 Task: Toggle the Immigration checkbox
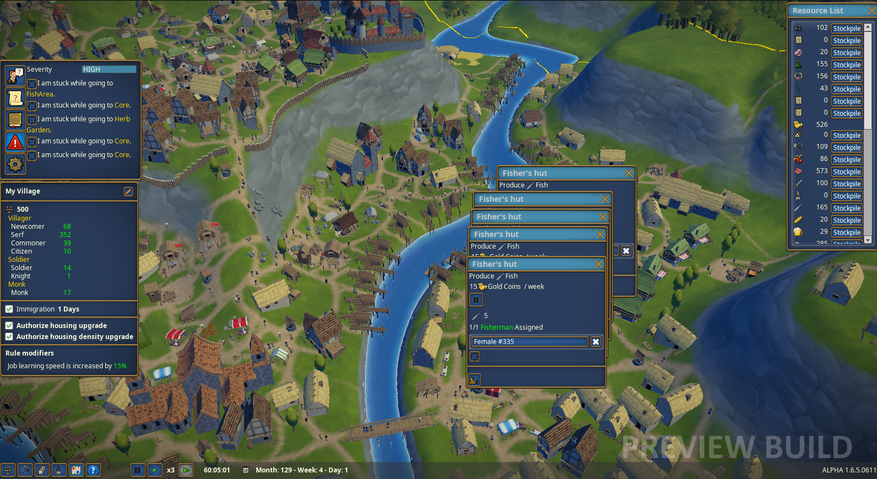(x=10, y=309)
